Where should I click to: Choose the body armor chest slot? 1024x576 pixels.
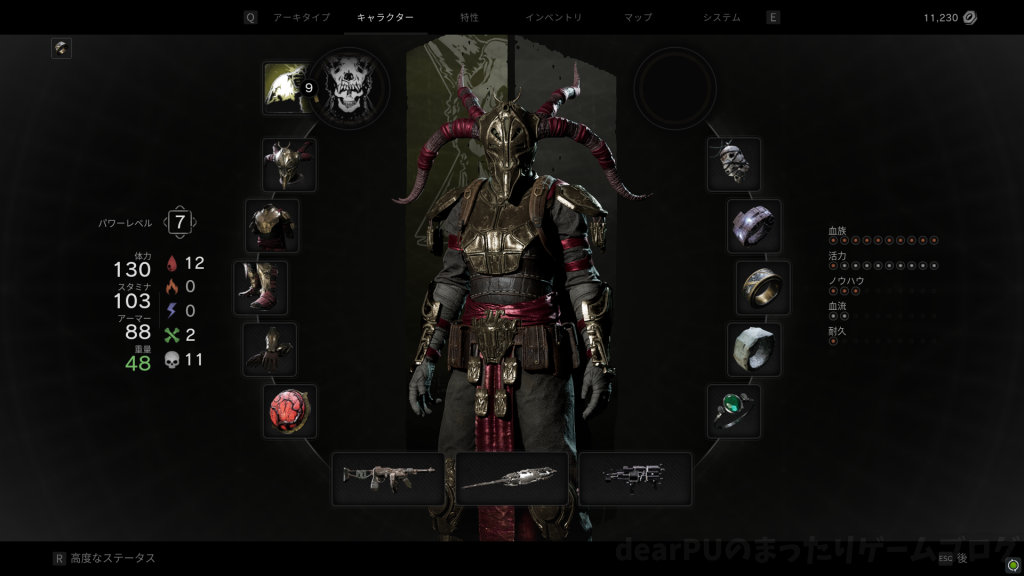click(272, 225)
